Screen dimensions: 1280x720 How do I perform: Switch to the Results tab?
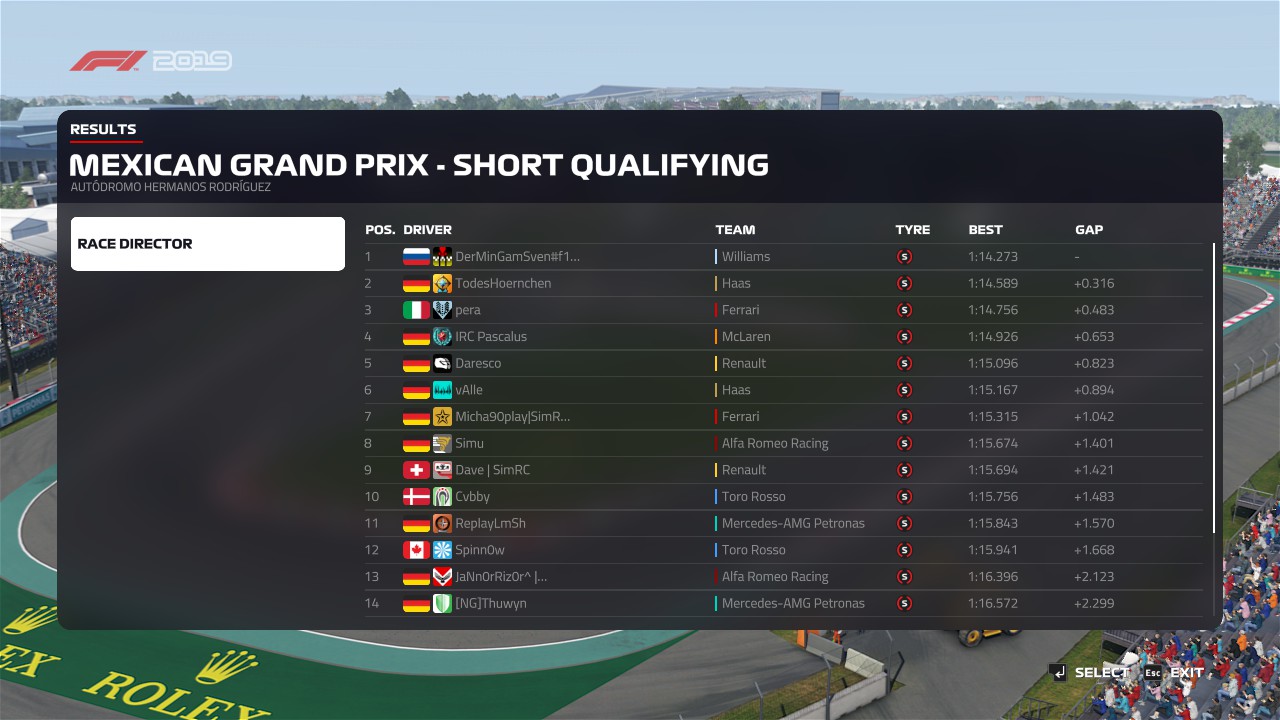tap(103, 129)
